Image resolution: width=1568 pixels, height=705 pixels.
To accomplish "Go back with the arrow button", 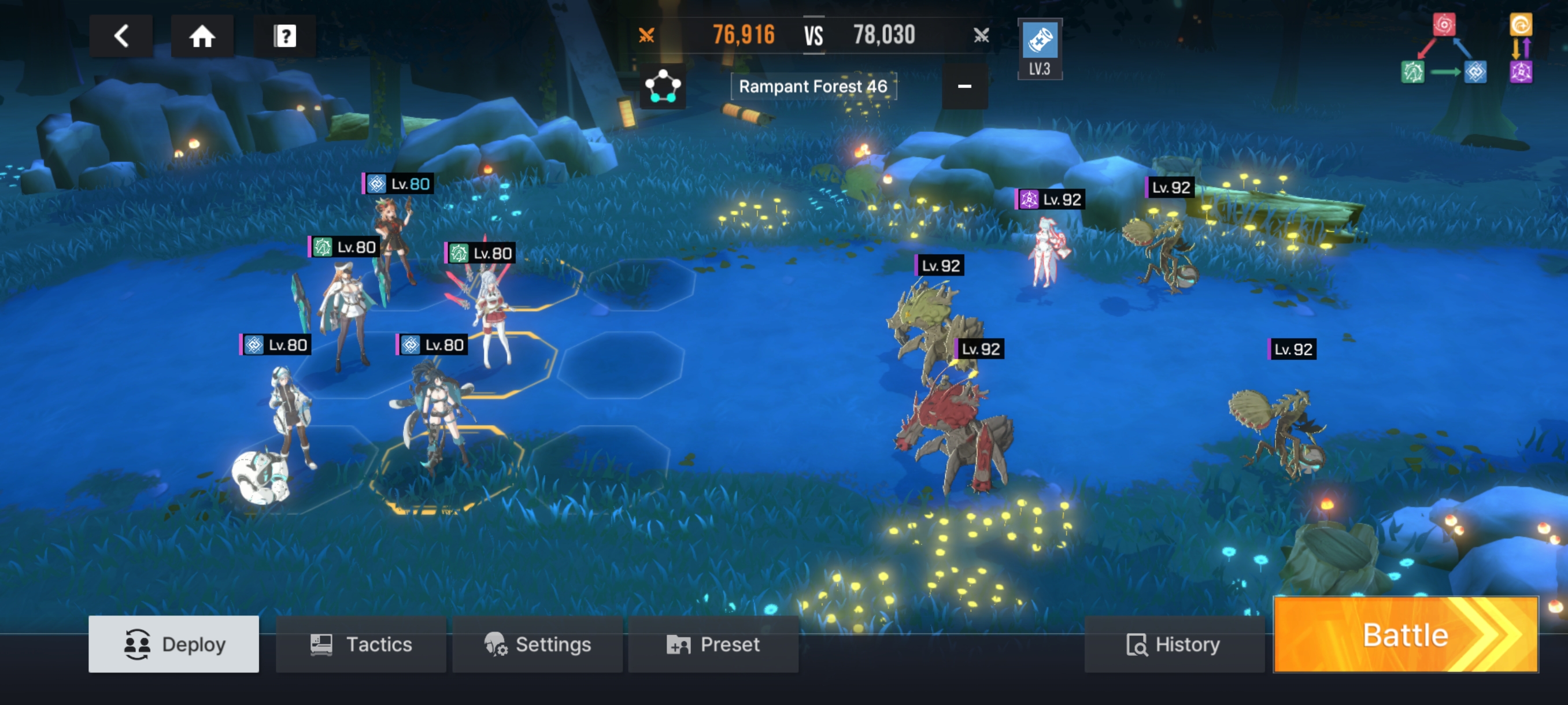I will [121, 36].
